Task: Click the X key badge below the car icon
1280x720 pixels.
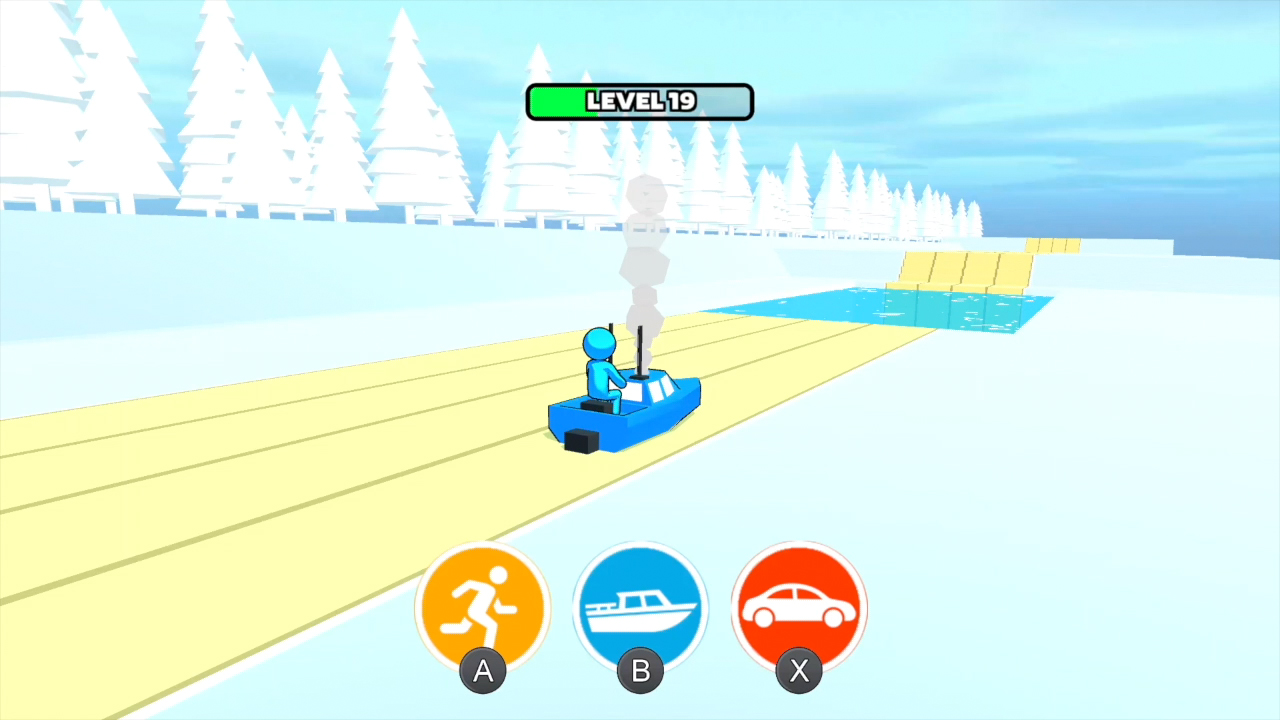Action: point(798,671)
